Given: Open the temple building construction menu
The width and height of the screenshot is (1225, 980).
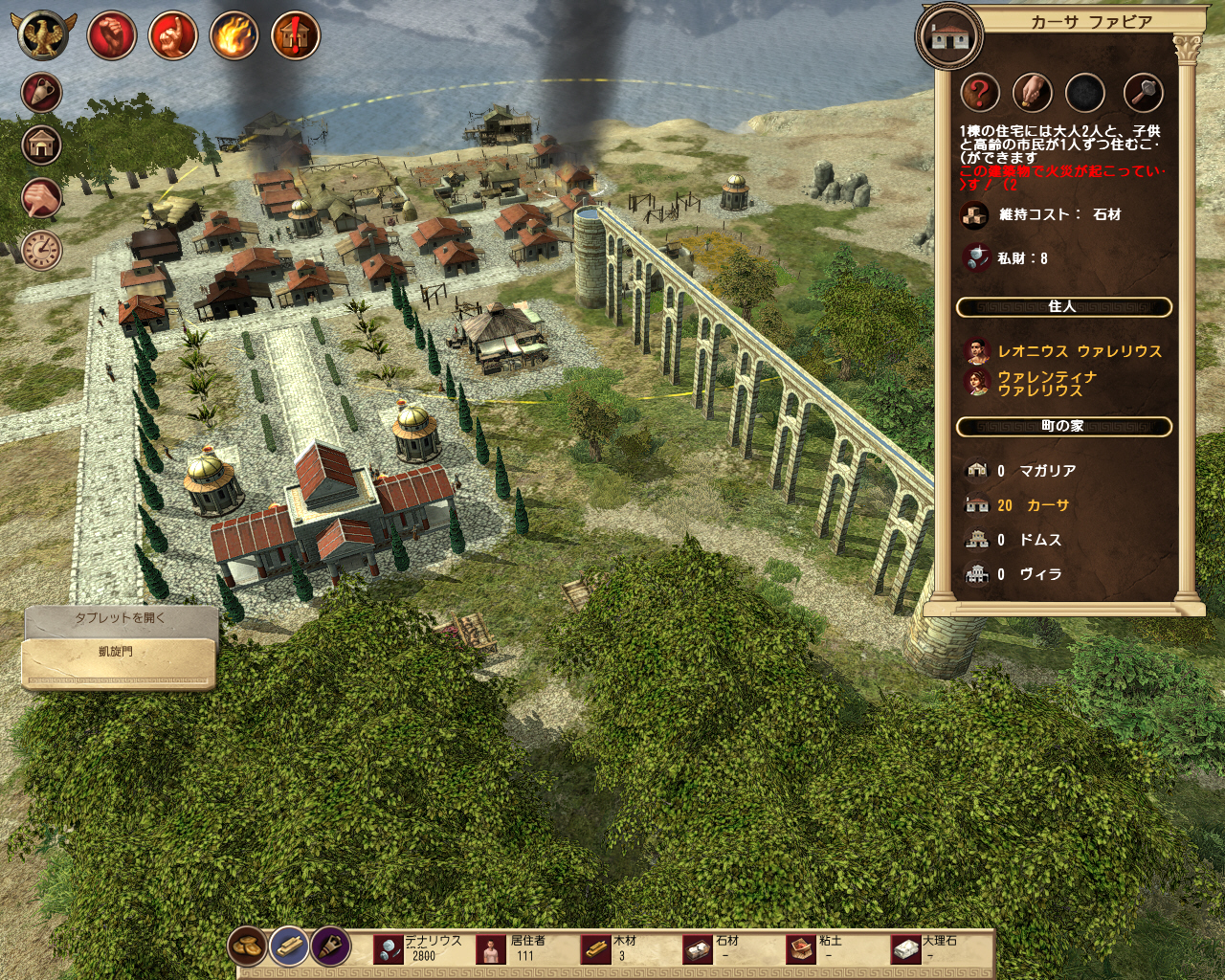Looking at the screenshot, I should point(42,145).
